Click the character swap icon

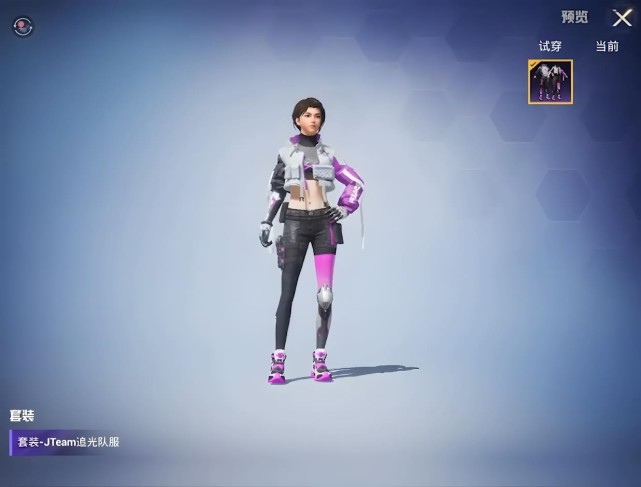(x=22, y=27)
